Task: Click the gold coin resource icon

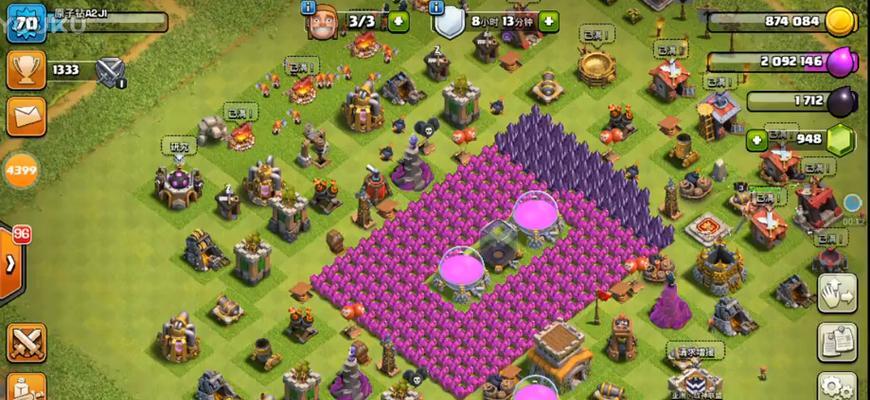Action: [x=840, y=21]
